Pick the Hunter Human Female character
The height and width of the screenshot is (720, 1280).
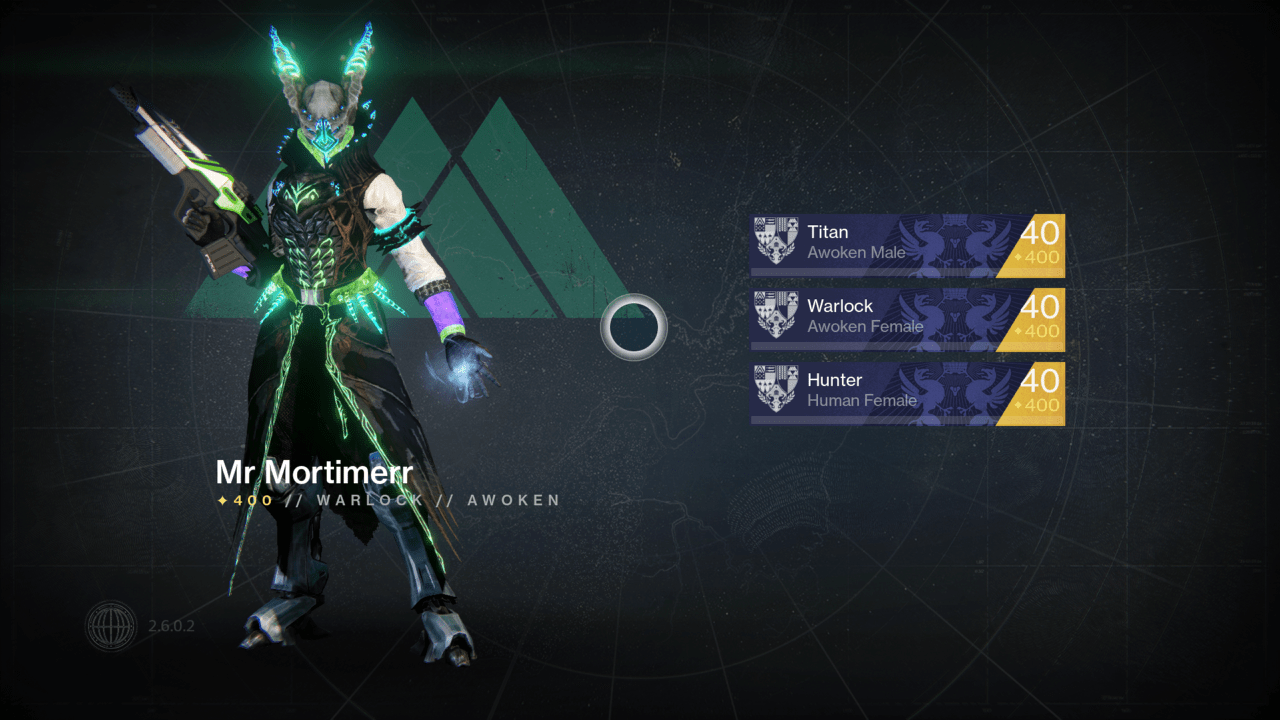(x=907, y=392)
